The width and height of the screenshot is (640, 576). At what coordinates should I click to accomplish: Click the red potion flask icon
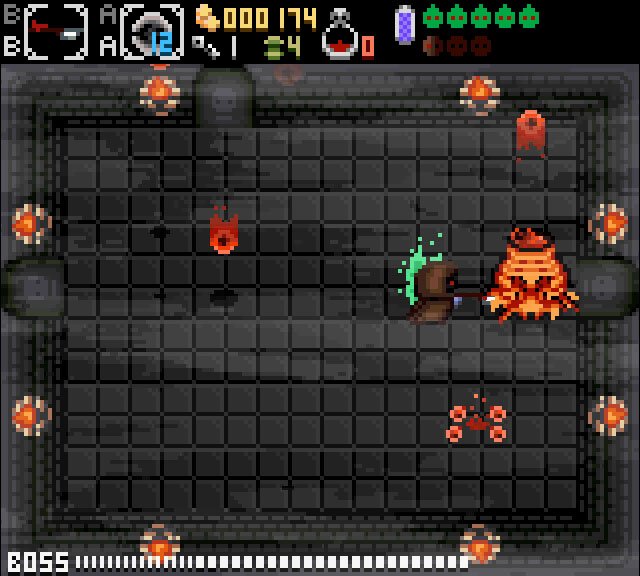[341, 35]
